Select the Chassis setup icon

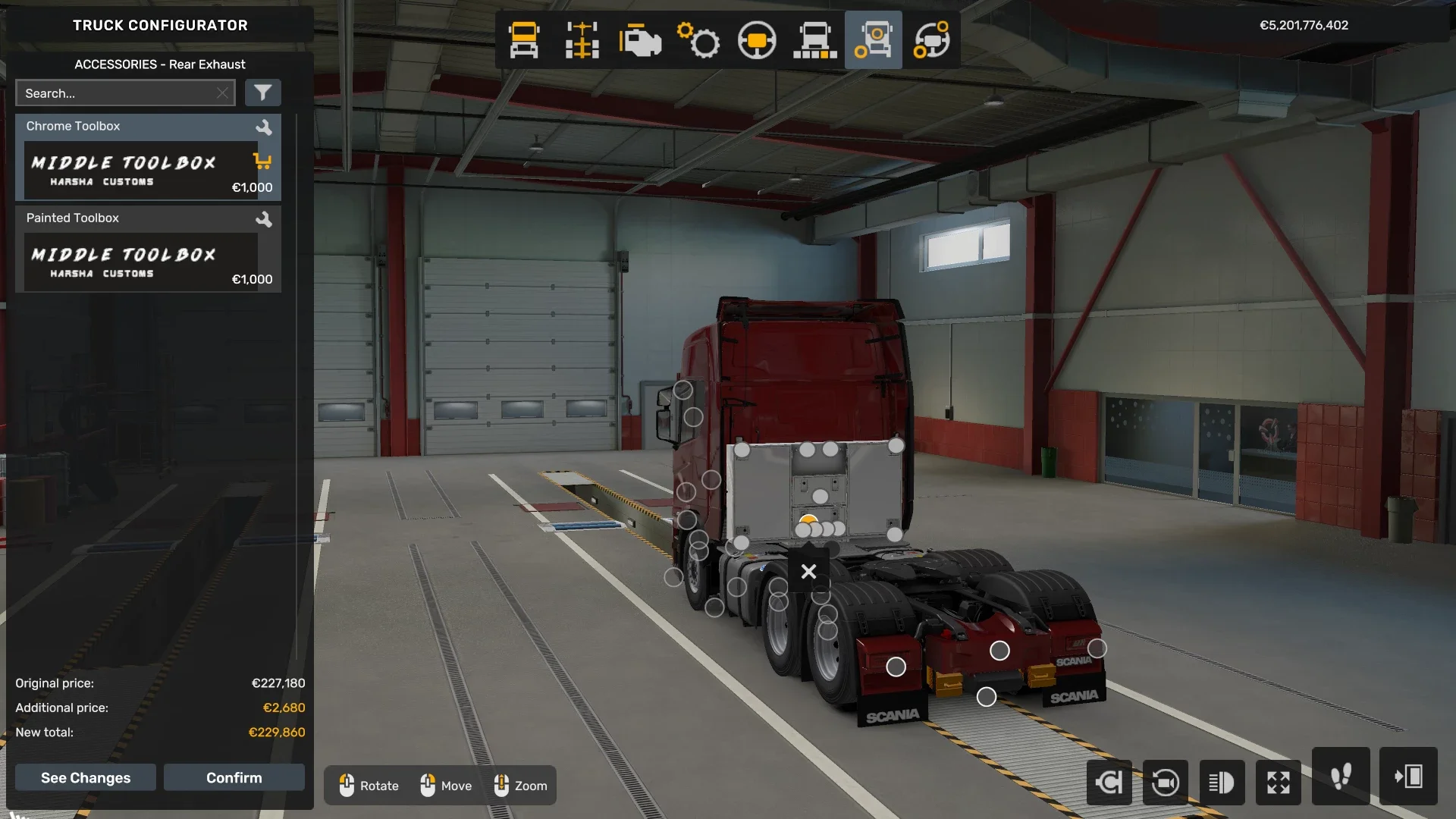[x=581, y=39]
